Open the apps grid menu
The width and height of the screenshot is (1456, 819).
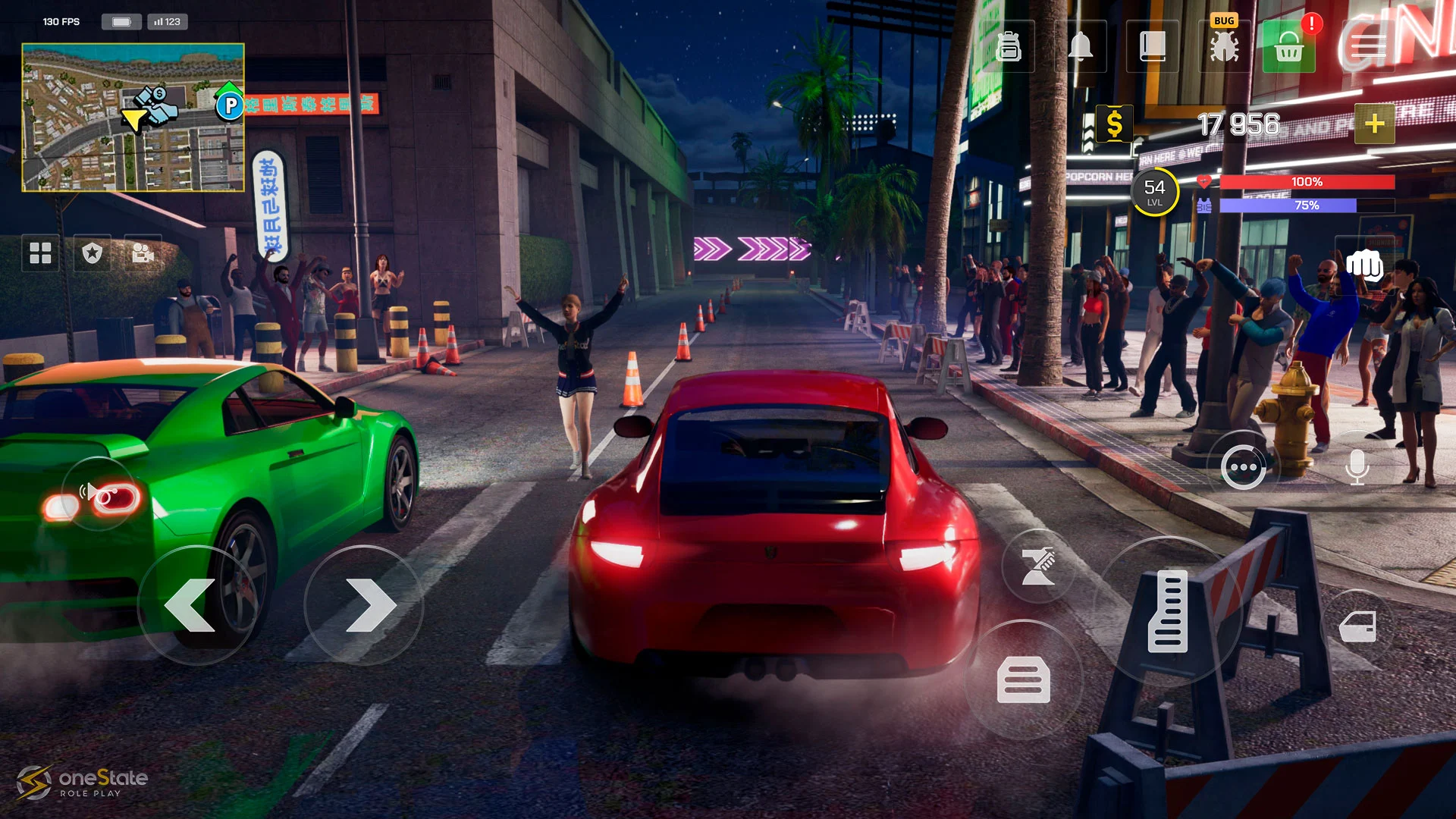[x=40, y=253]
